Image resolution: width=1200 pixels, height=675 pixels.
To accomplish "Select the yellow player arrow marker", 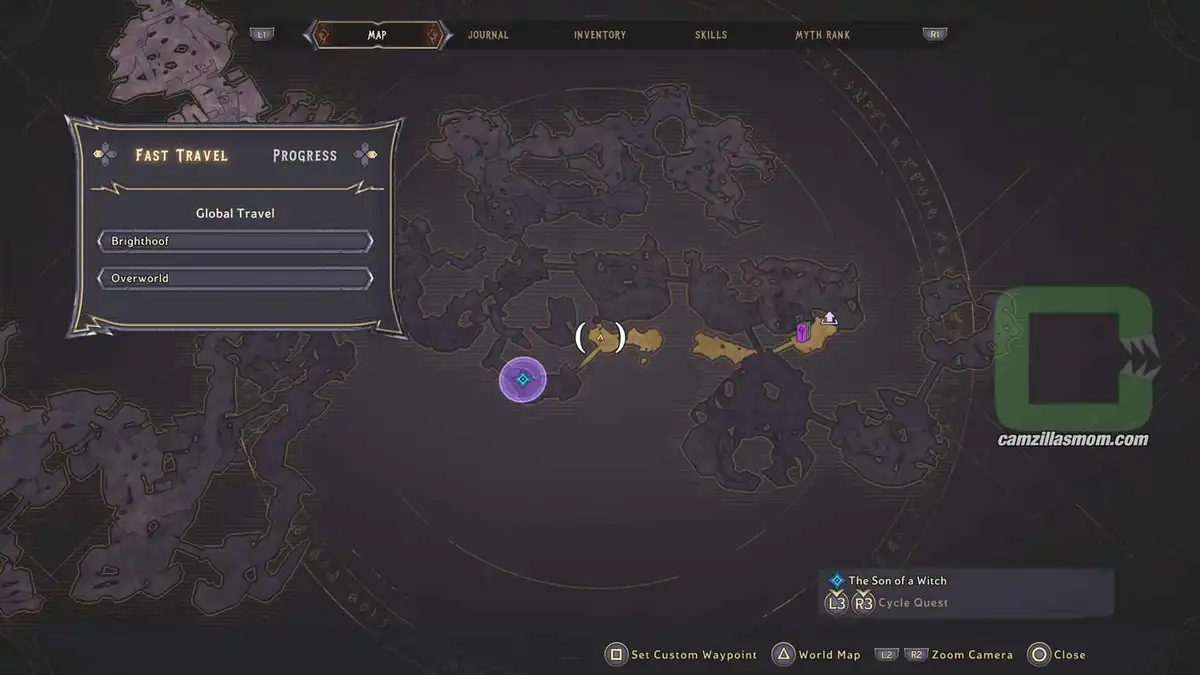I will (x=600, y=338).
